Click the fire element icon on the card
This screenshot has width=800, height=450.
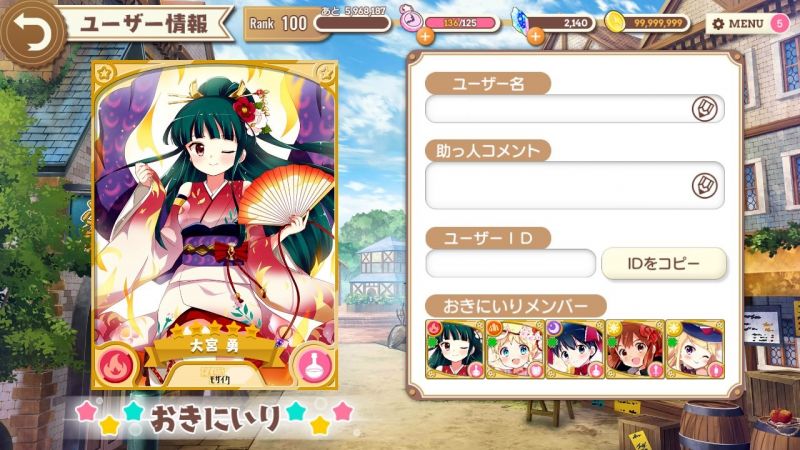point(120,362)
